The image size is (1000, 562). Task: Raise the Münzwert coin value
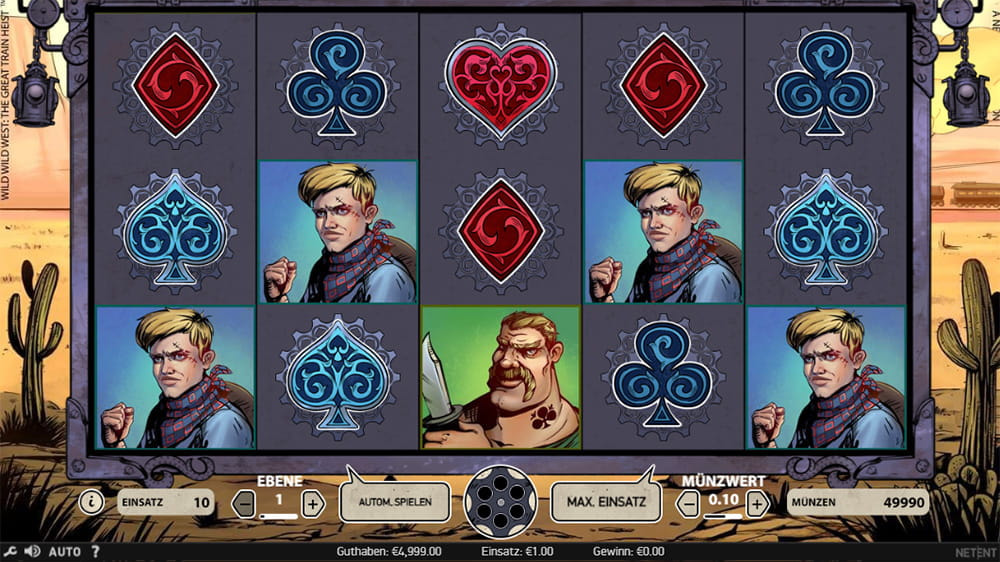(757, 503)
